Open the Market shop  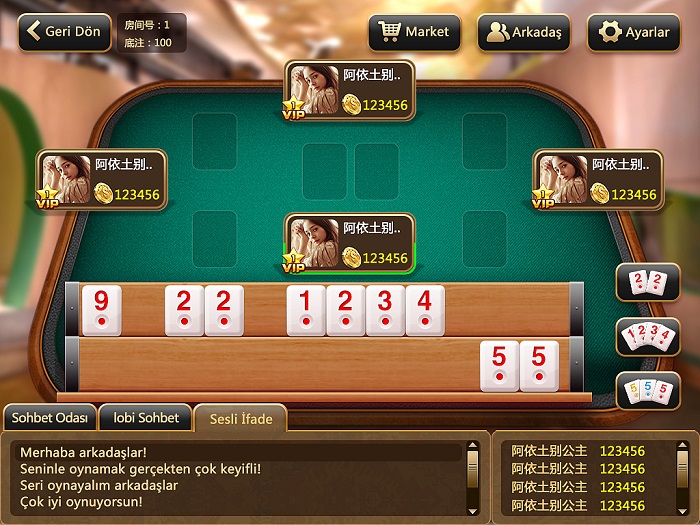coord(415,32)
